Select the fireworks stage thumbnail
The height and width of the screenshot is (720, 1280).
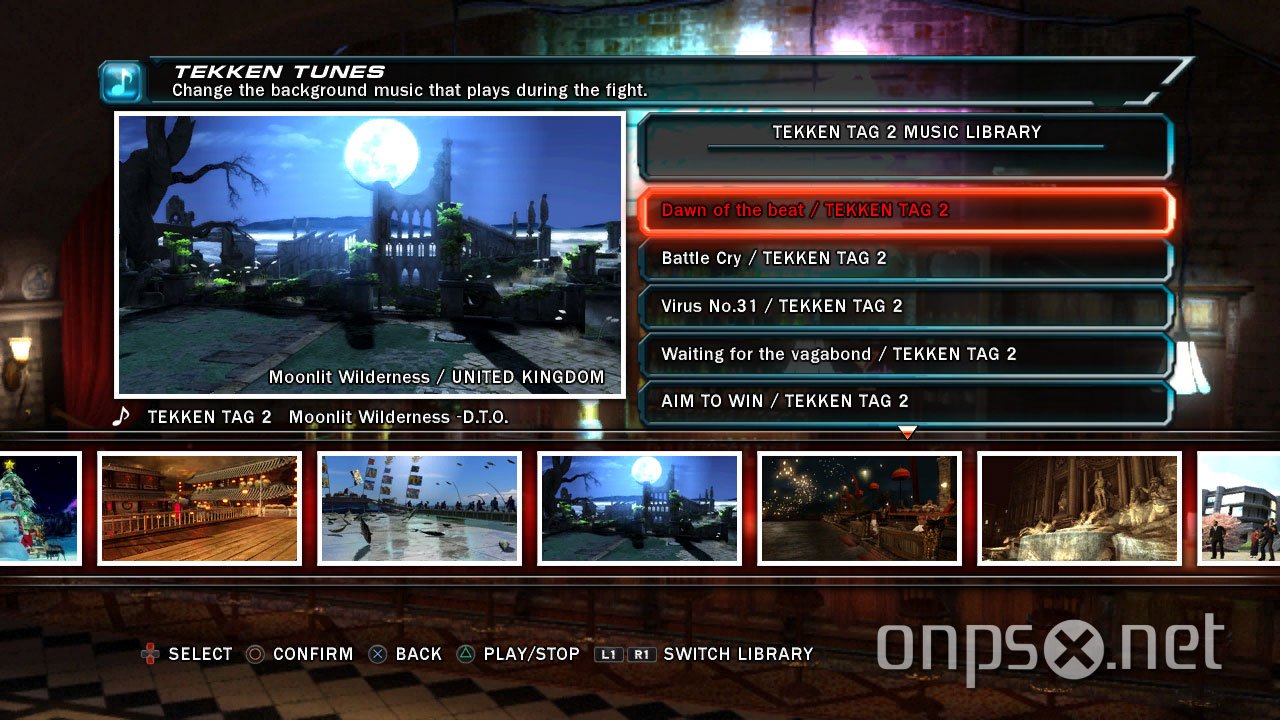tap(858, 507)
